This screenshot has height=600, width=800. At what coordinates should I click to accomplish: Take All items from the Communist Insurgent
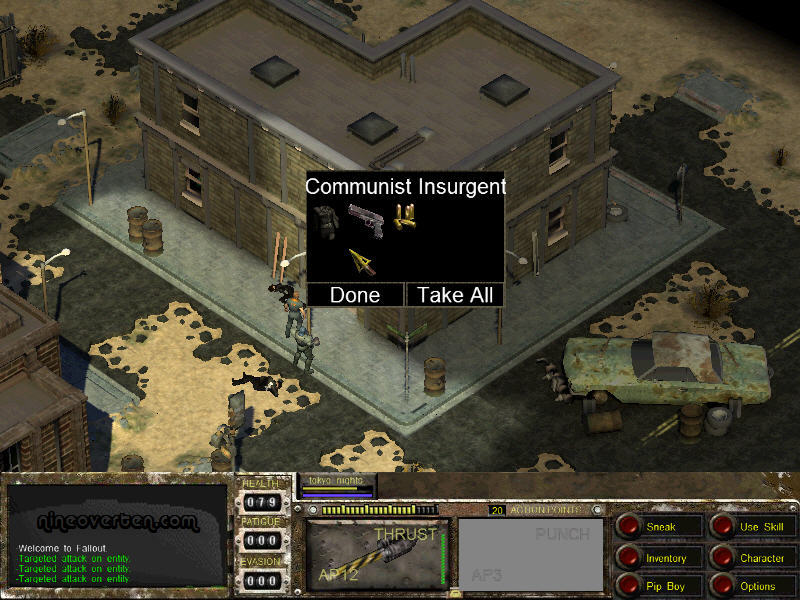[454, 295]
